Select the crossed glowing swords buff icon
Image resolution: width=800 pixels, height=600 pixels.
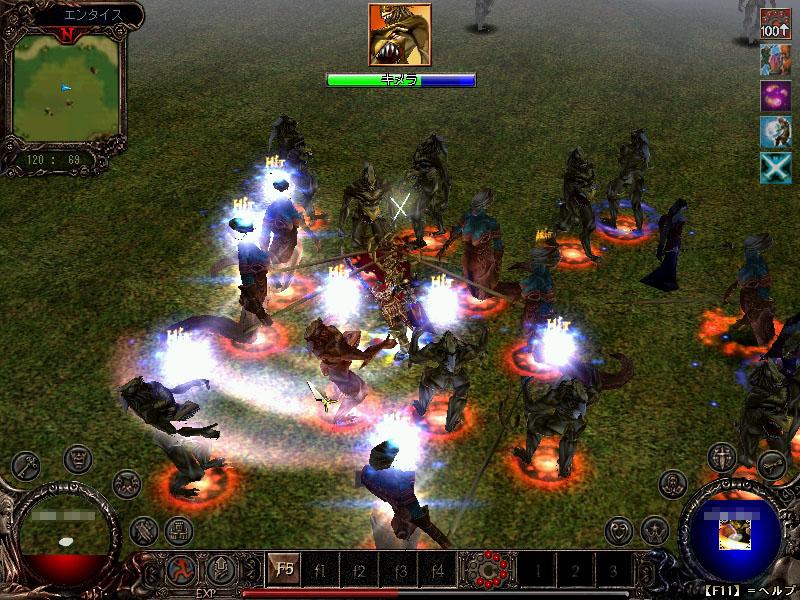pos(775,168)
